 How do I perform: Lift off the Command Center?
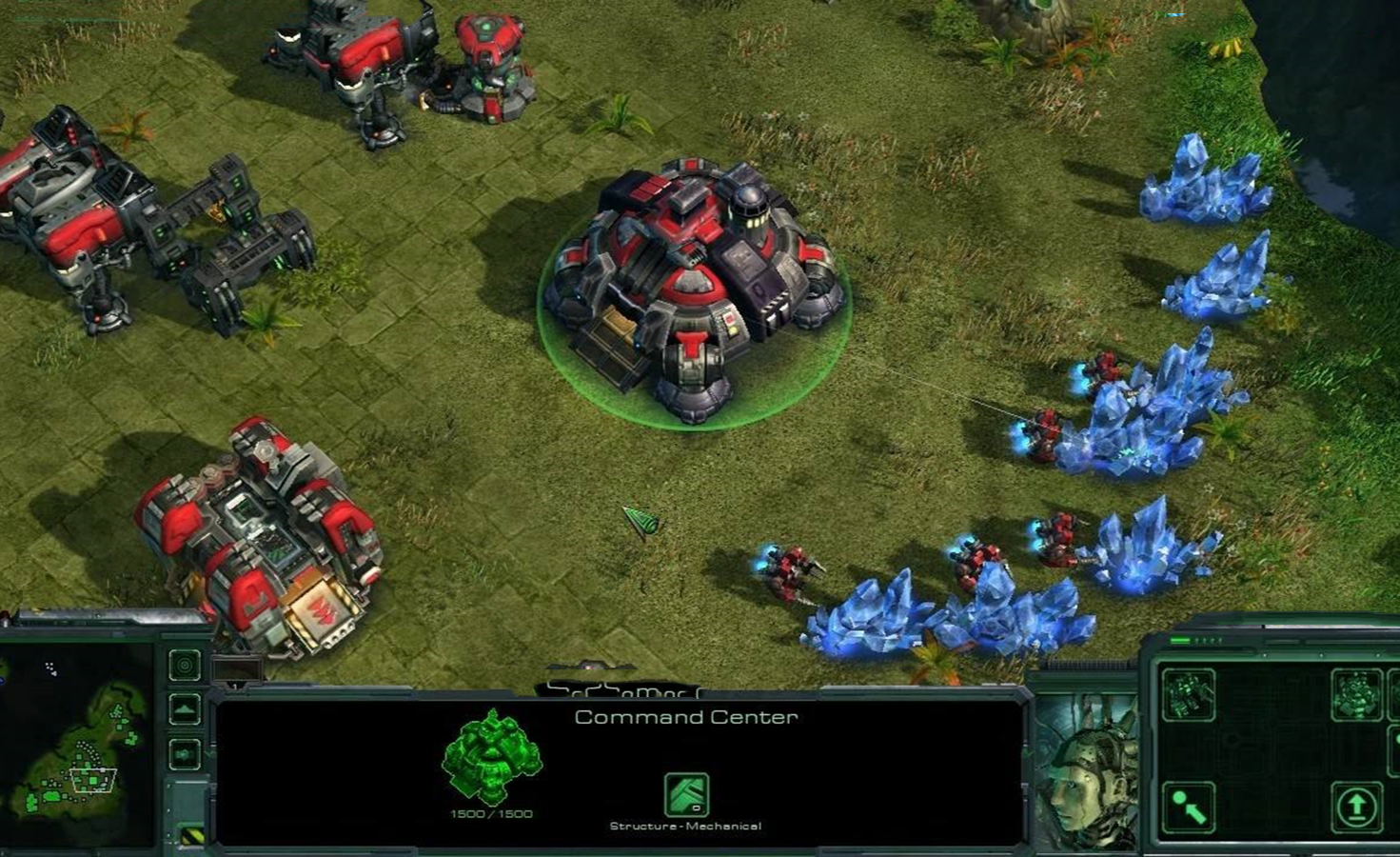click(x=1355, y=807)
